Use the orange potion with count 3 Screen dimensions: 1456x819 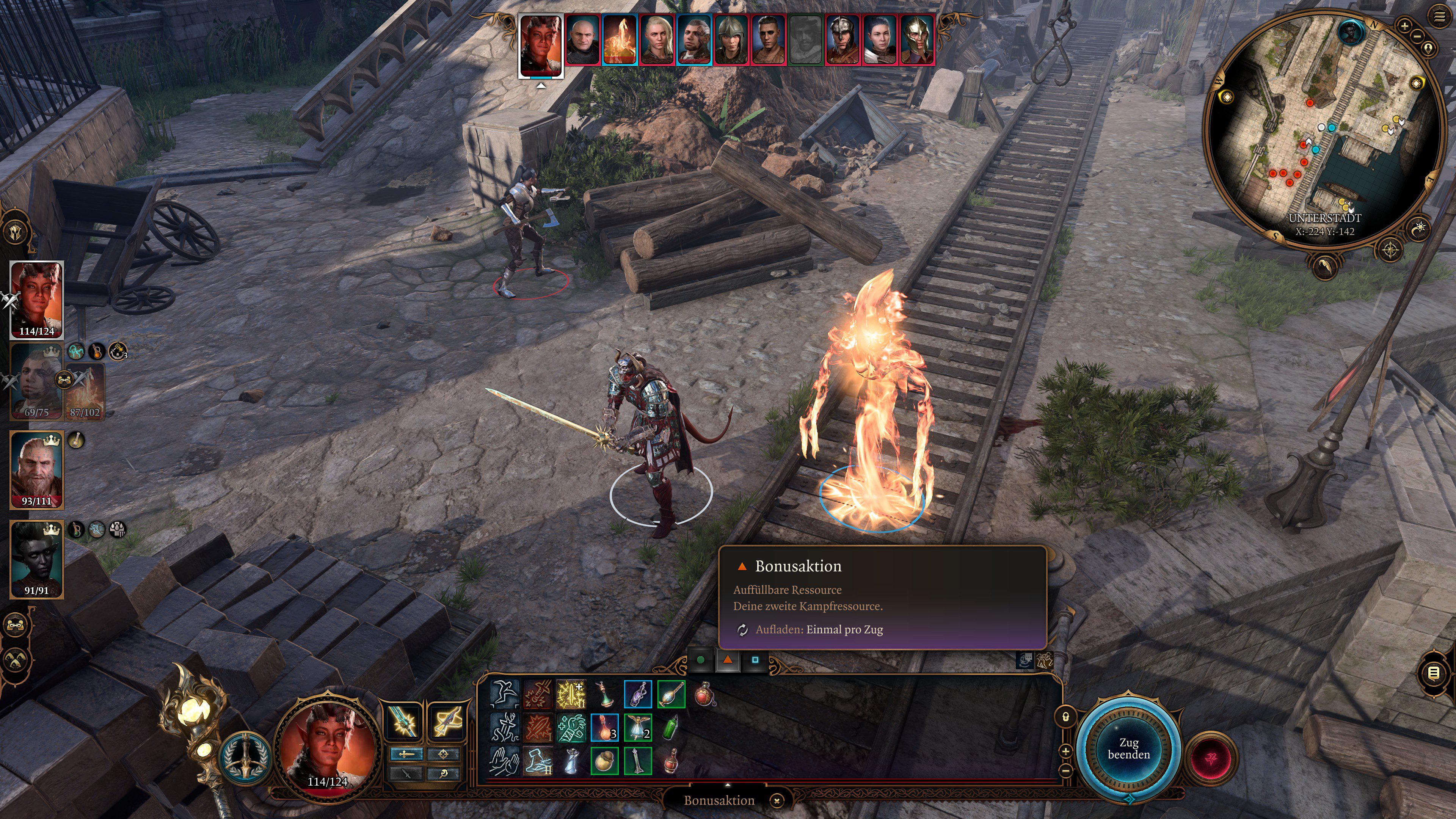604,728
